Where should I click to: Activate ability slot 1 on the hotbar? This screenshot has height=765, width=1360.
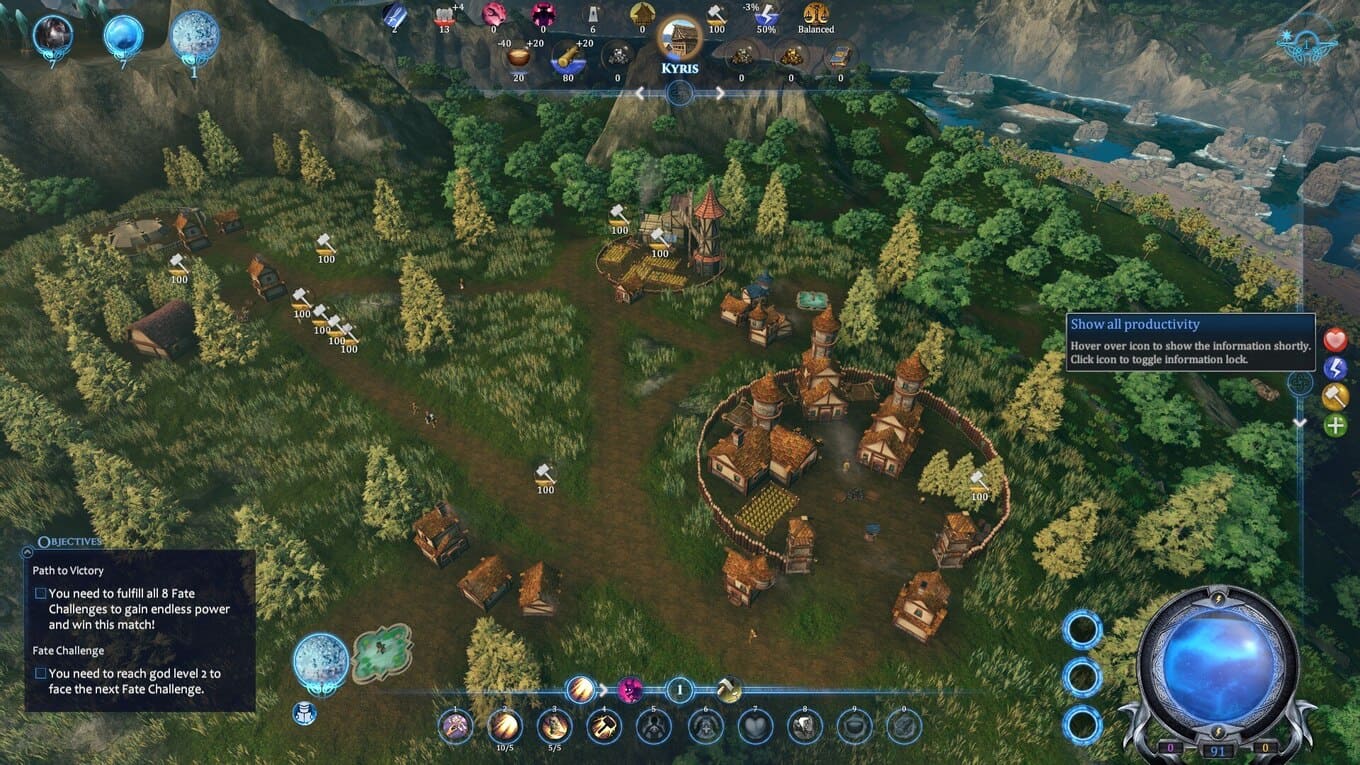pos(456,726)
